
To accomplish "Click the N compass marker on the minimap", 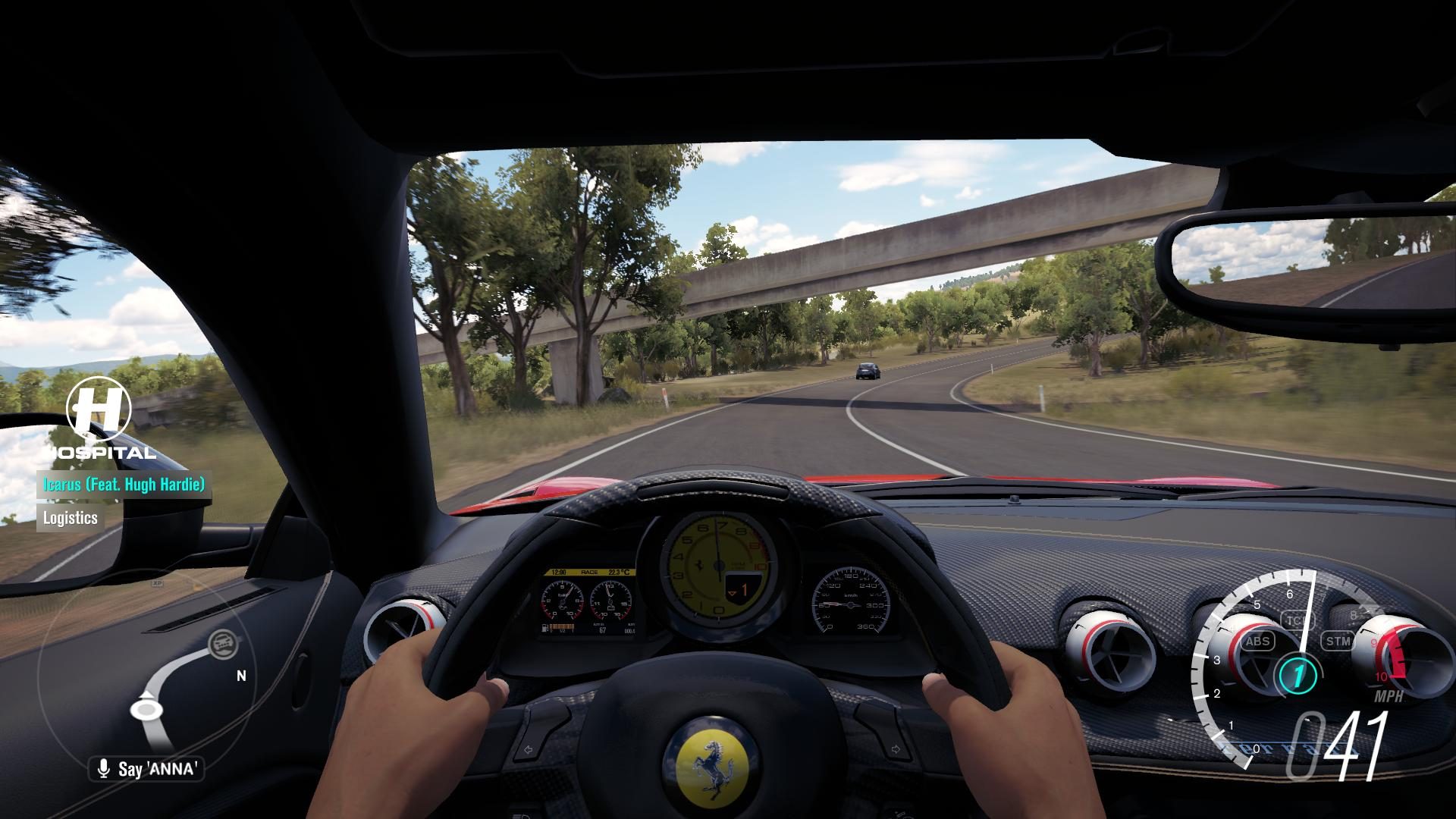I will 241,675.
